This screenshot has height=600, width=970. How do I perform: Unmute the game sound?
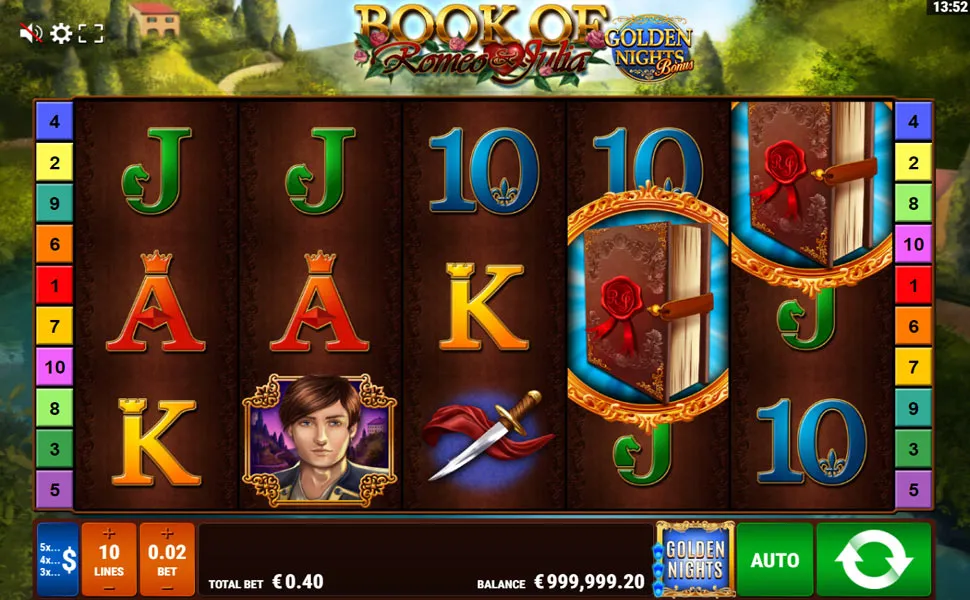click(31, 34)
